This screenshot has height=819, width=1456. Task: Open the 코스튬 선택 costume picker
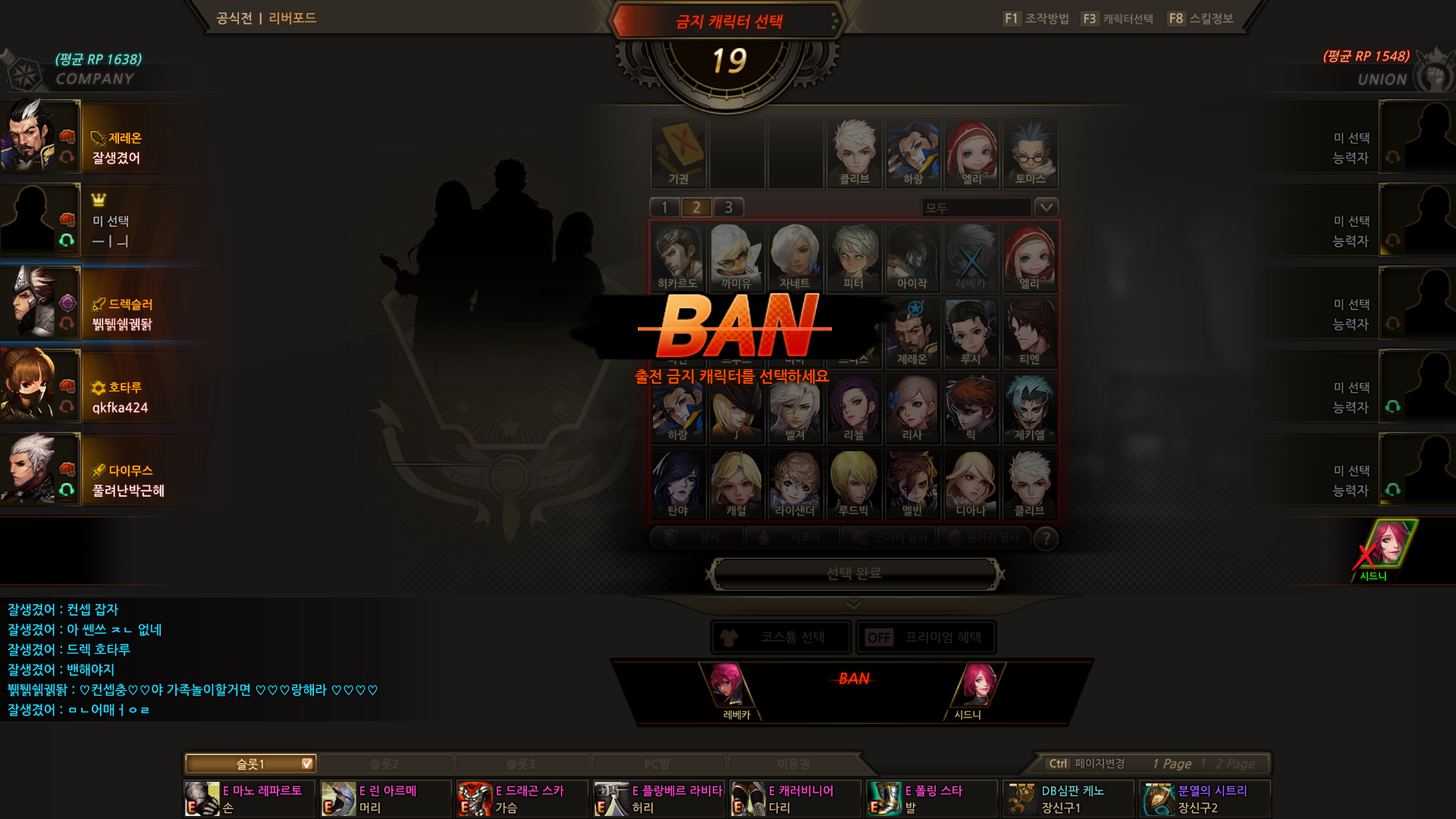(x=780, y=637)
